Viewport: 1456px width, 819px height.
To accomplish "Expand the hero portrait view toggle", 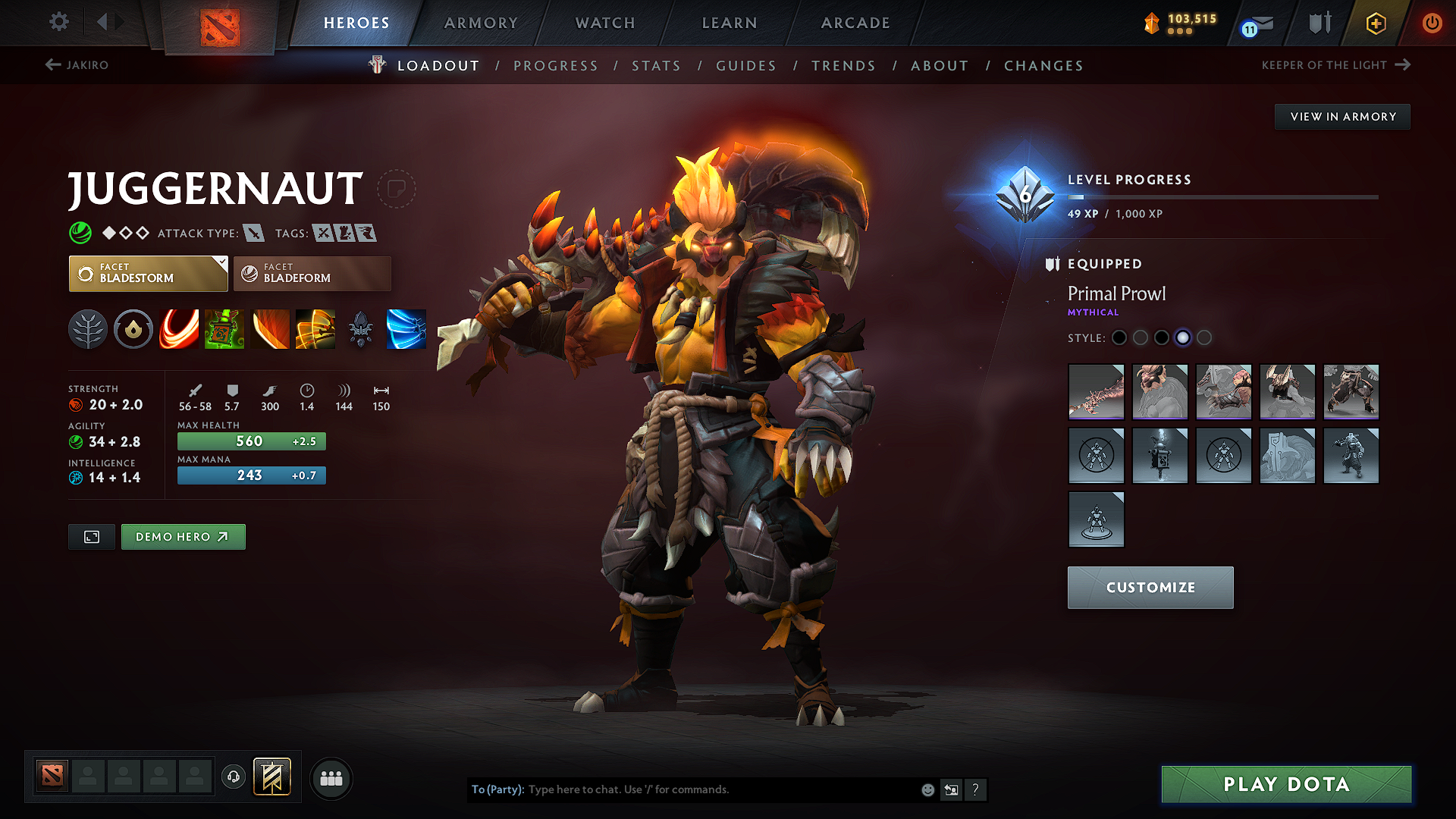I will [91, 536].
